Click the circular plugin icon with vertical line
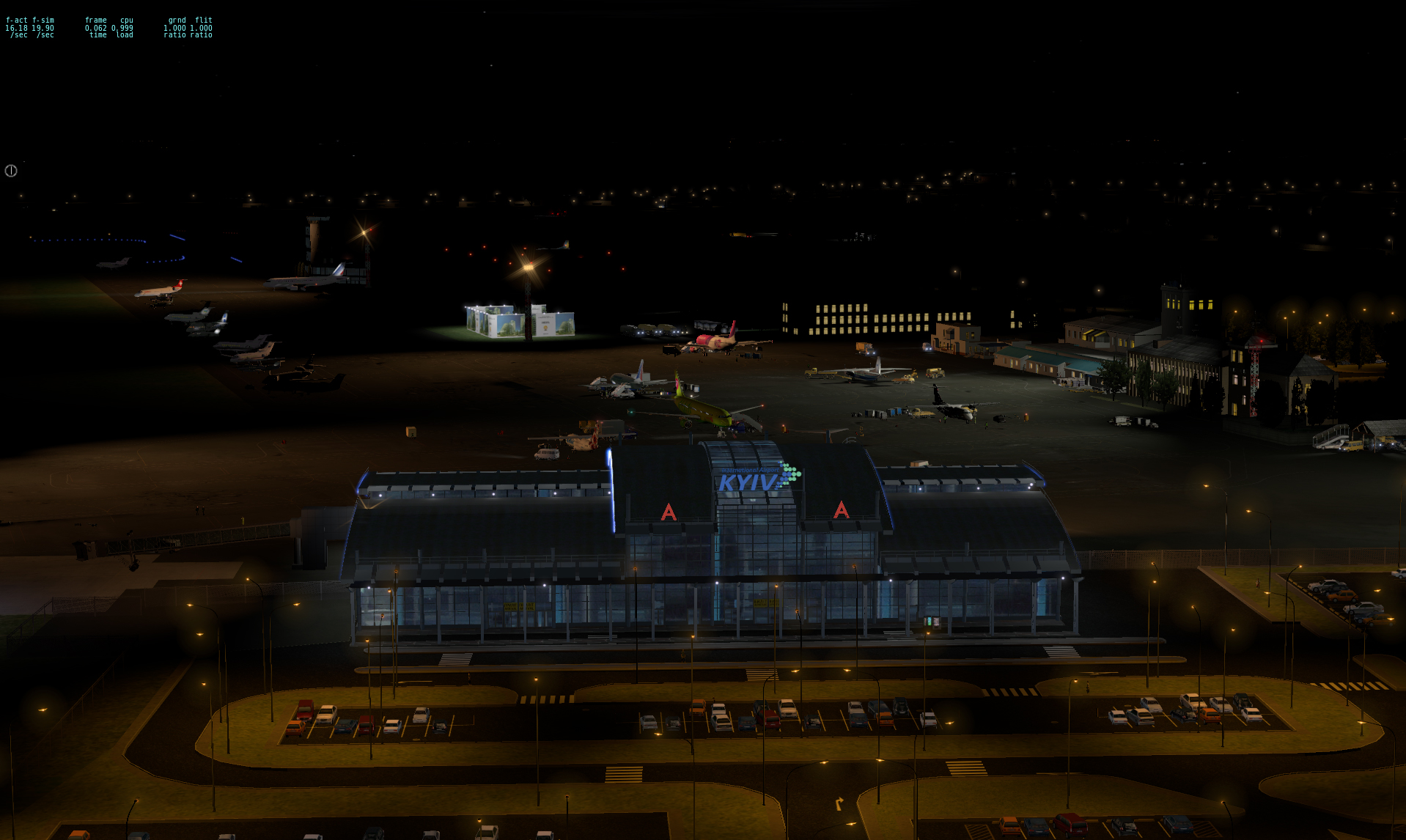Screen dimensions: 1406x840 point(11,171)
